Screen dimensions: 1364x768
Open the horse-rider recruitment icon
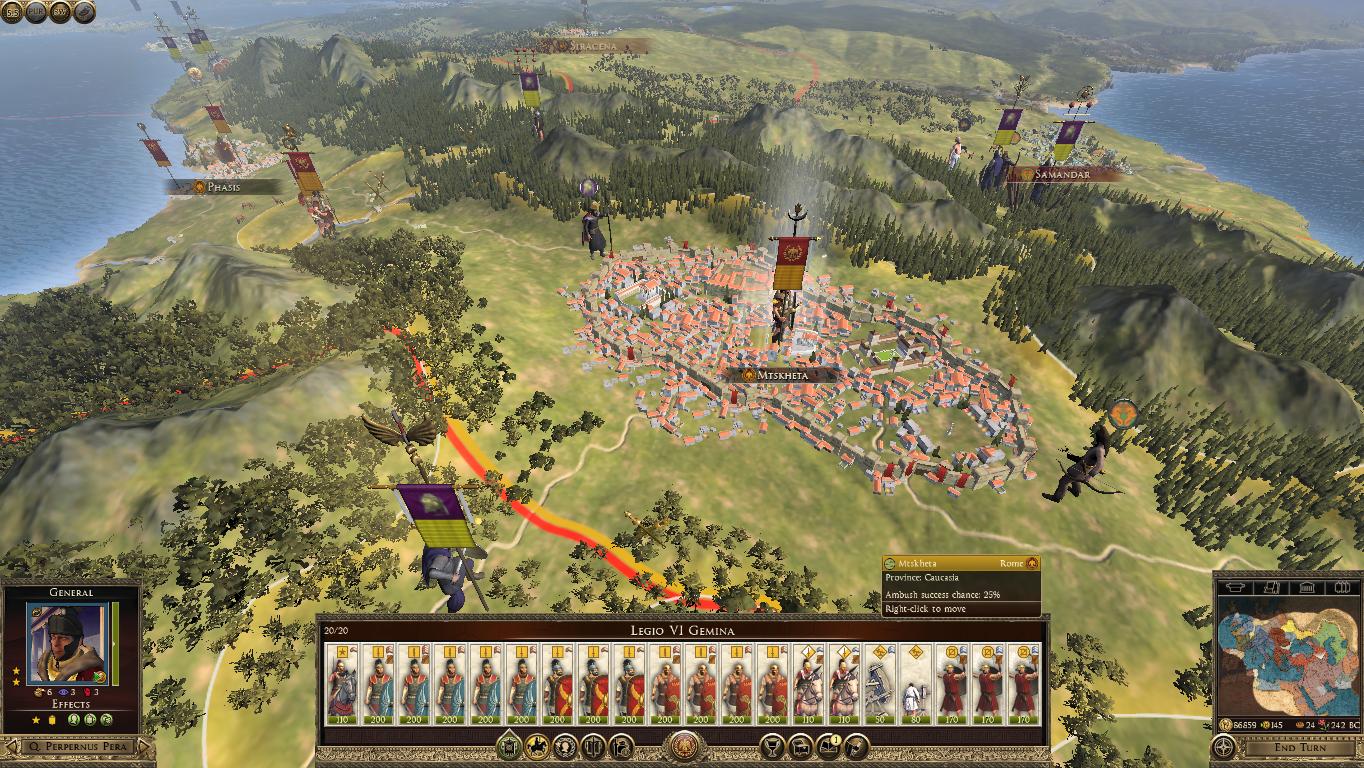pos(536,746)
